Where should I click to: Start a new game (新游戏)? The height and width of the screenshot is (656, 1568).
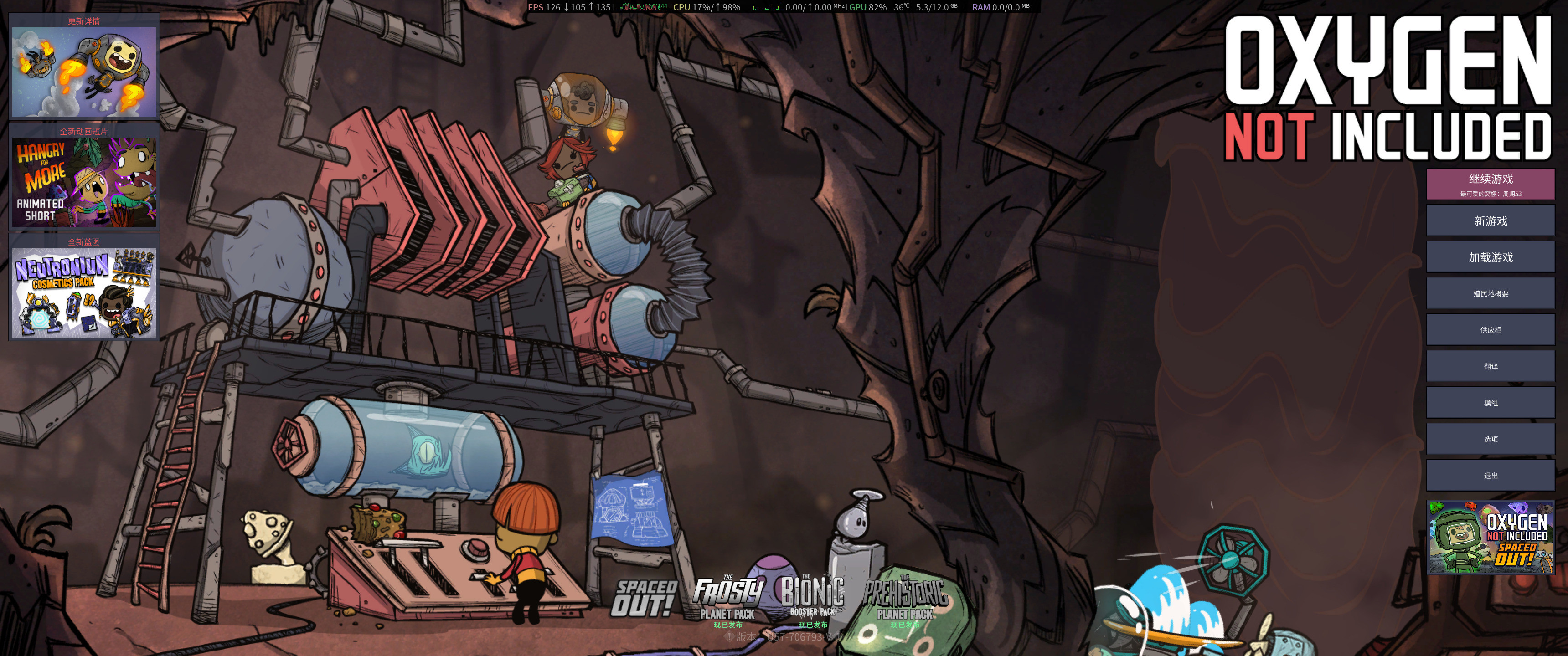(x=1490, y=221)
